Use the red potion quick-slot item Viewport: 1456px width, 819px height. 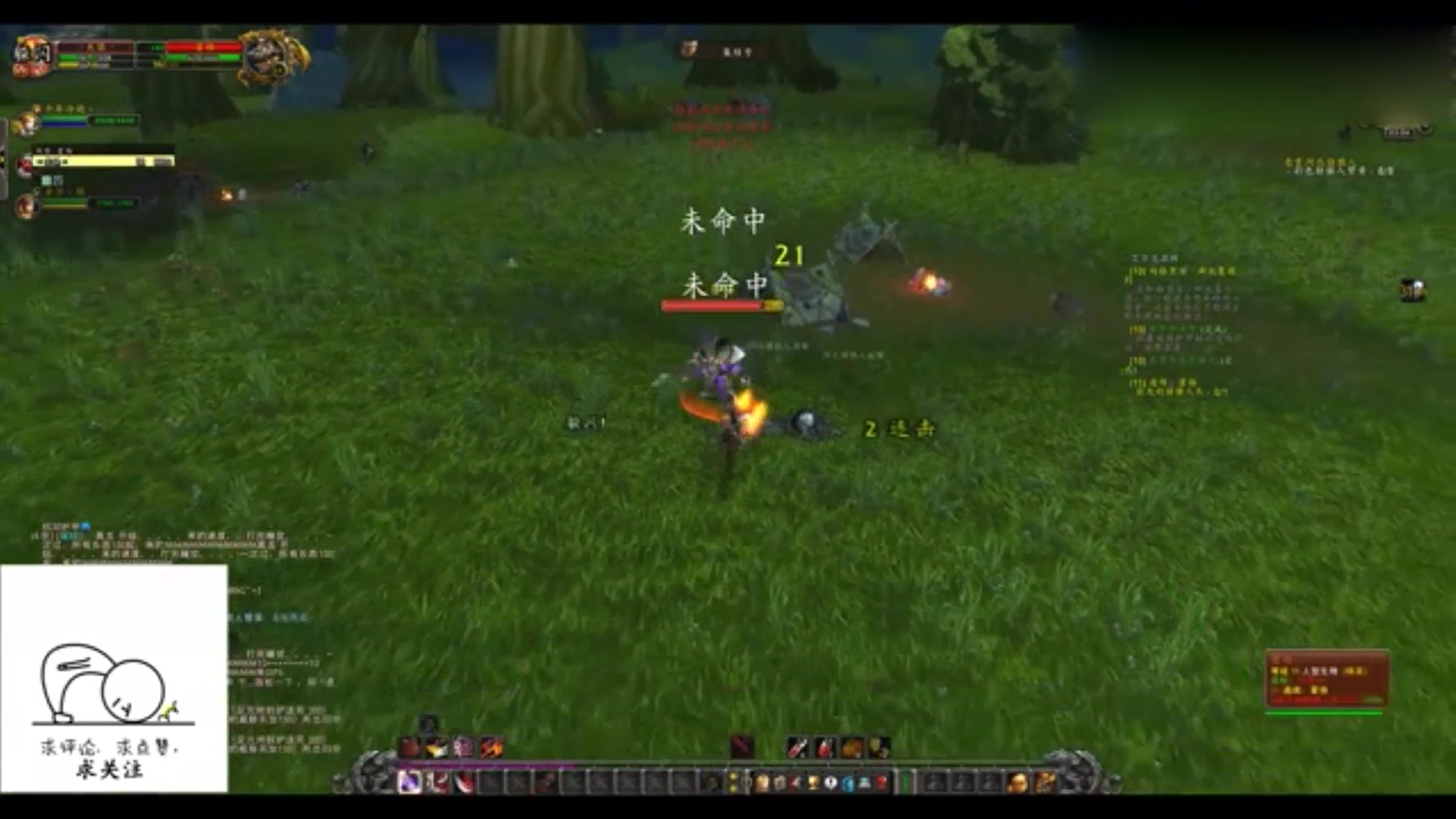pos(825,748)
